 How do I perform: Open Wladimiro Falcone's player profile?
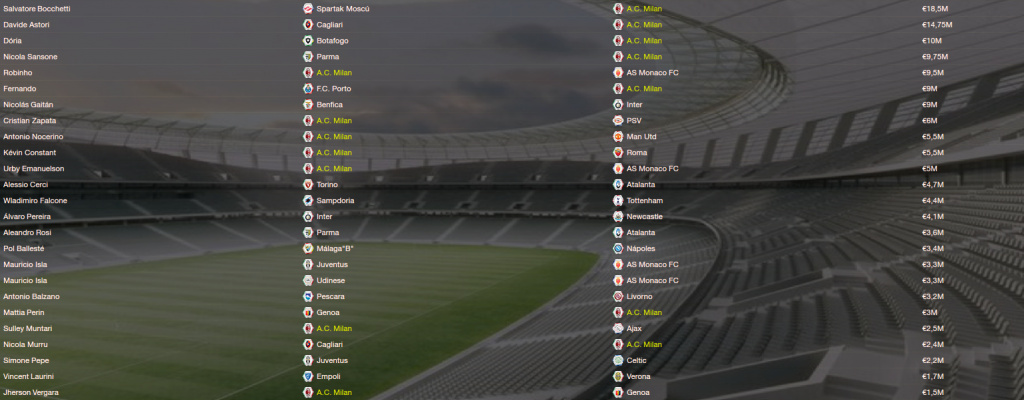click(x=33, y=200)
